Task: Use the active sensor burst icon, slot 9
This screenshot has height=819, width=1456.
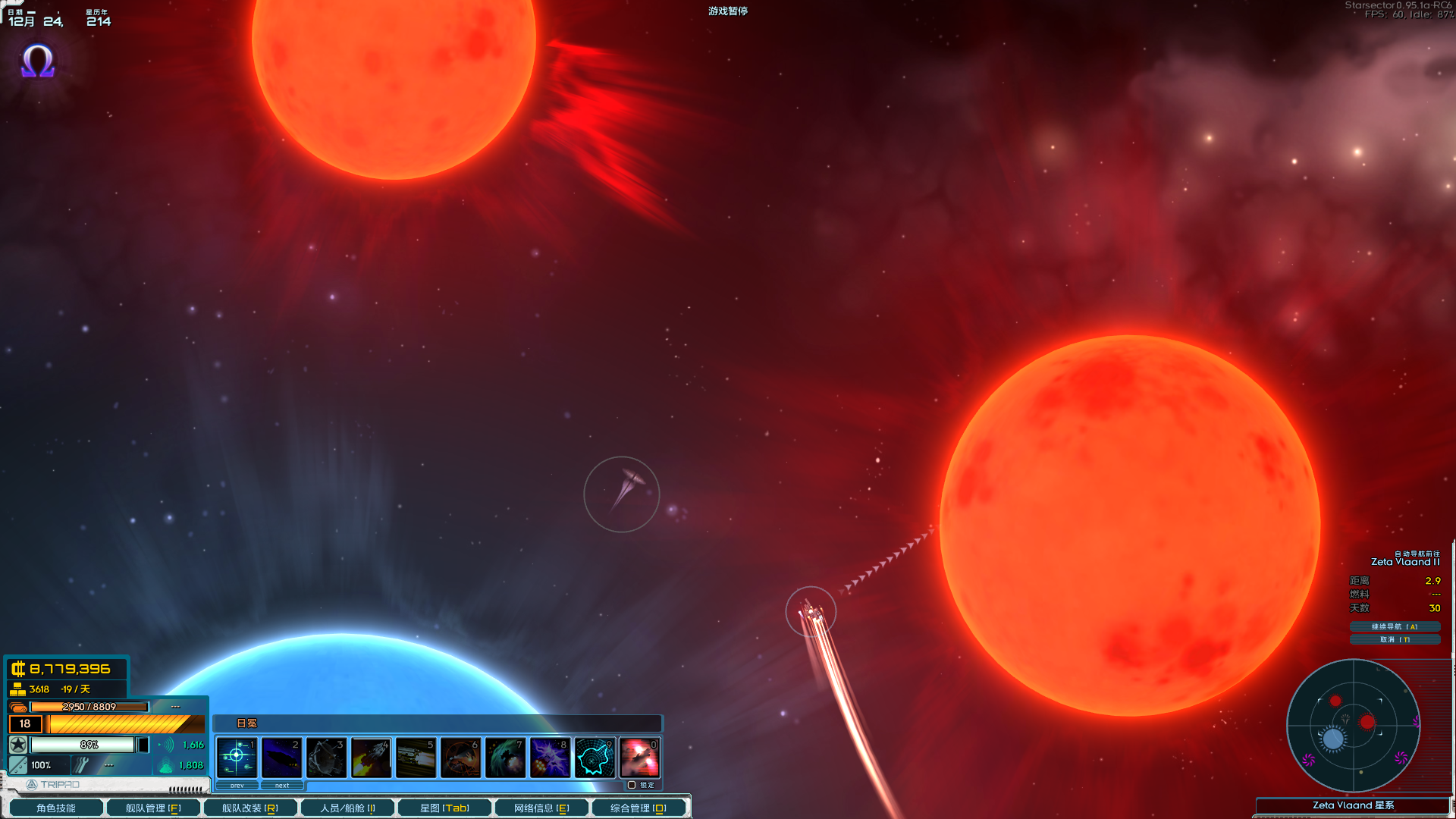Action: 595,758
